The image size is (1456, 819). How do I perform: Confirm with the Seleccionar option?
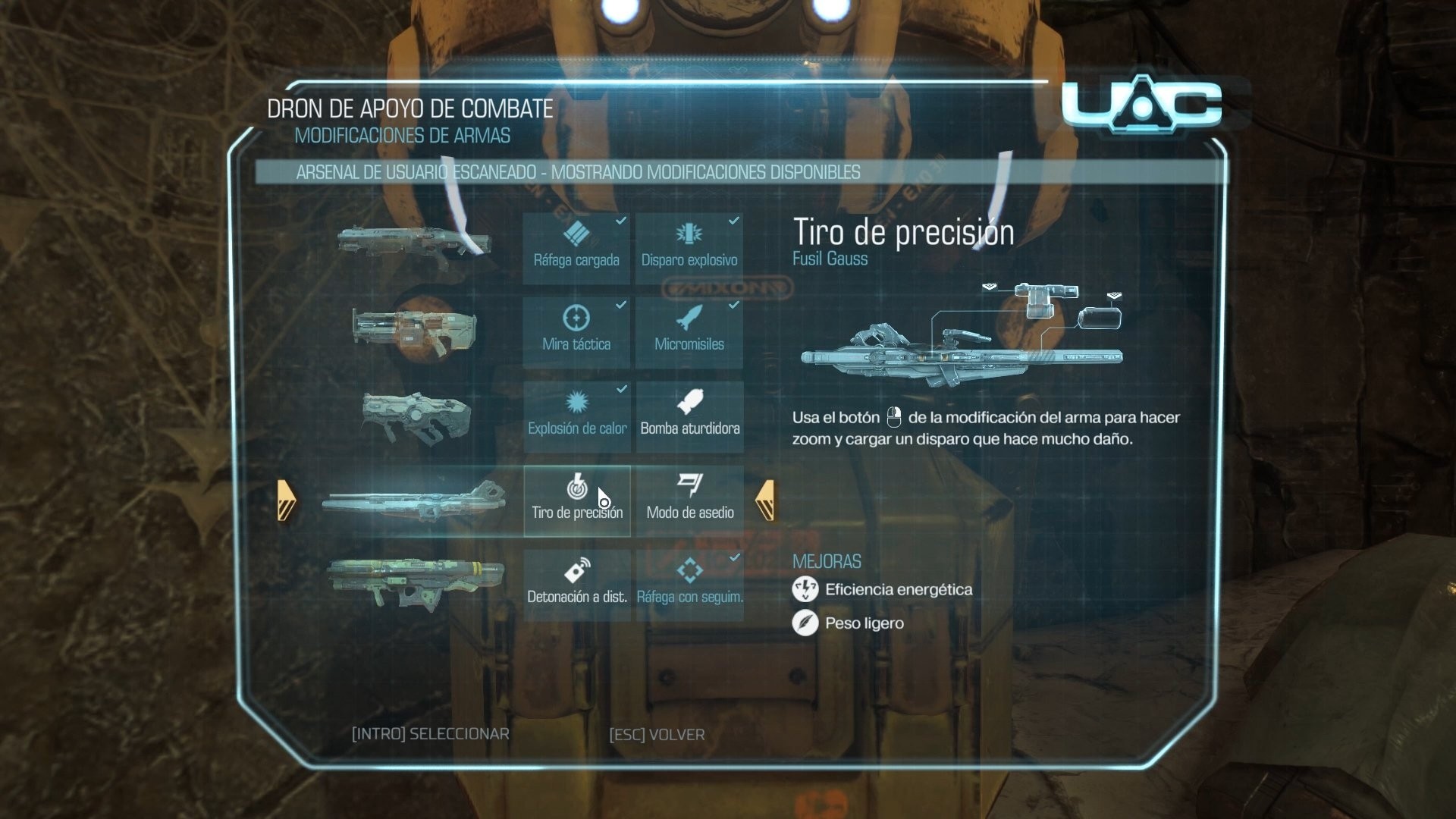pyautogui.click(x=430, y=734)
